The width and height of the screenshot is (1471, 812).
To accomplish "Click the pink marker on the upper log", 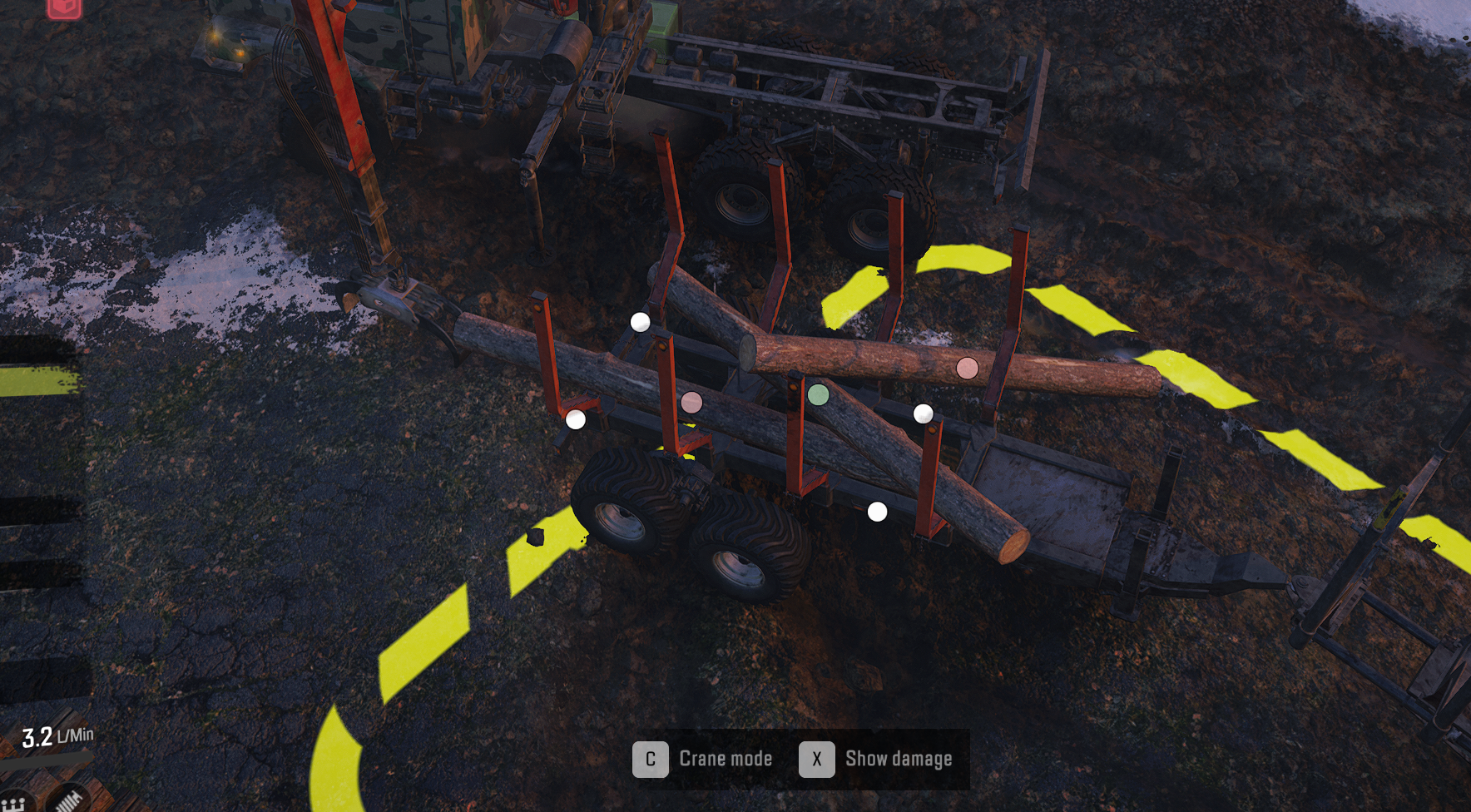I will 966,369.
